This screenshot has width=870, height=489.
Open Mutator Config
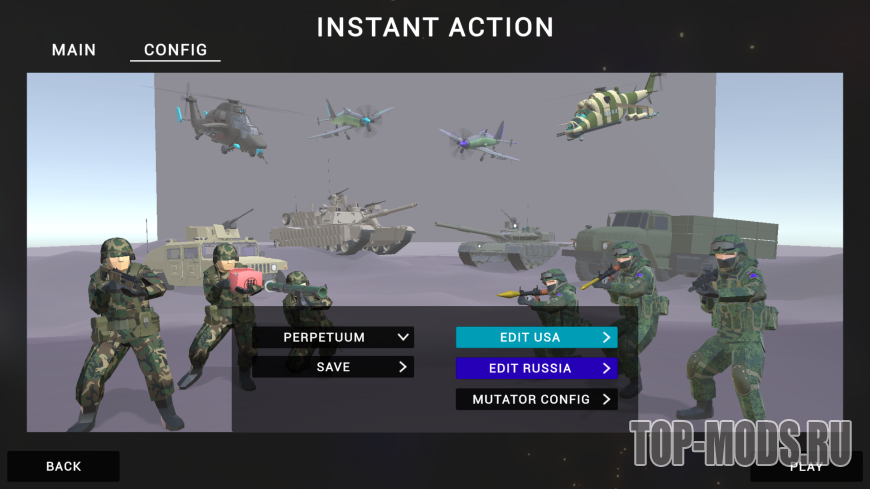click(536, 400)
